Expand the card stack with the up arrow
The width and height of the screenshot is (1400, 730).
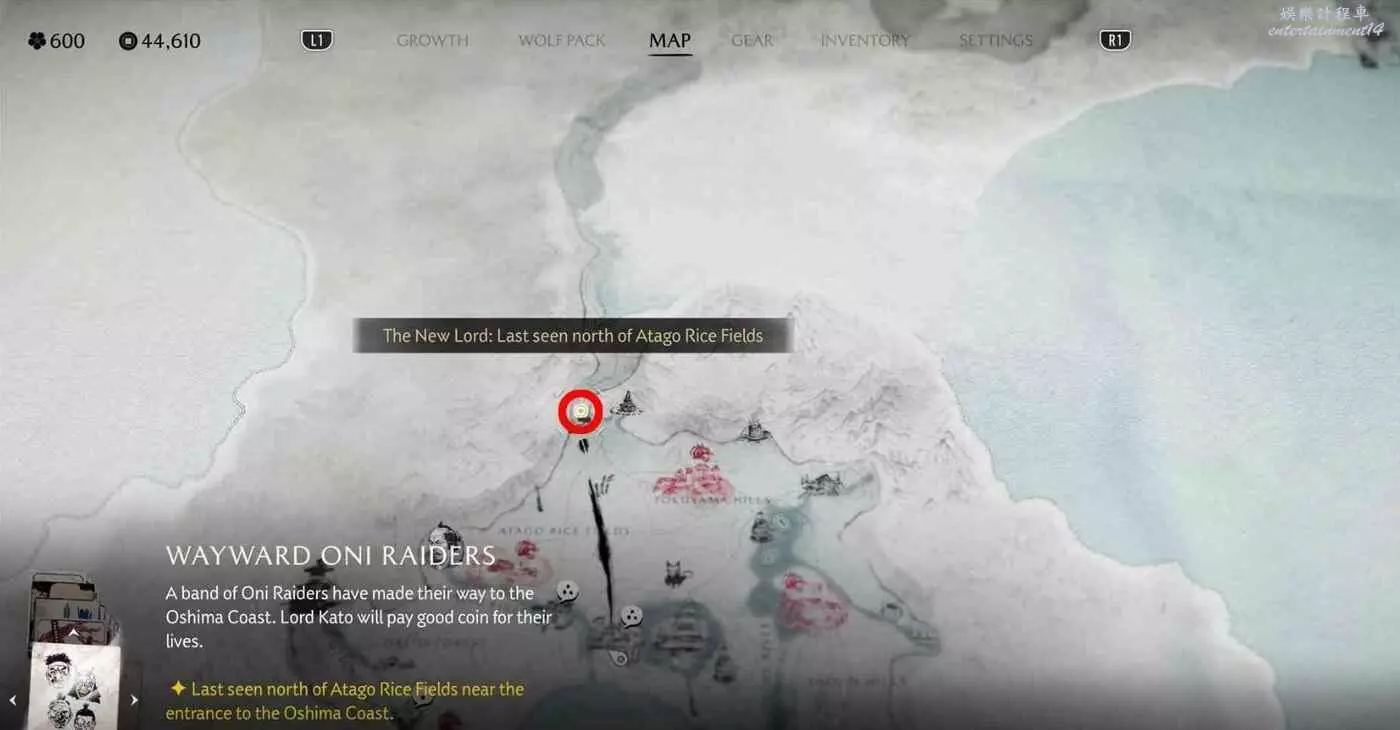[x=73, y=632]
